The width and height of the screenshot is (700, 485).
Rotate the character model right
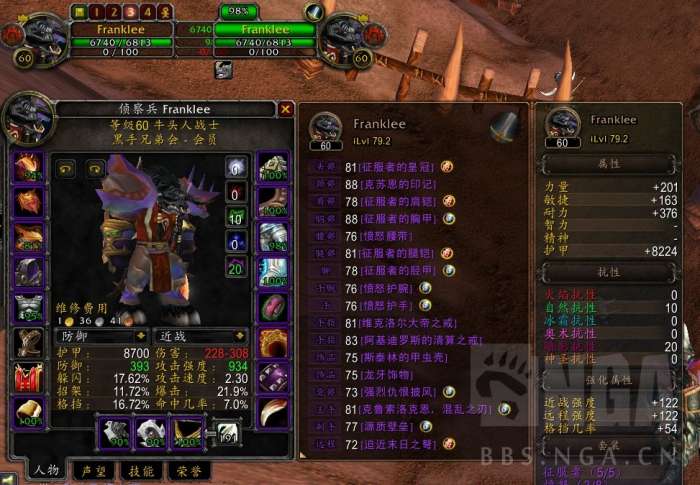95,168
